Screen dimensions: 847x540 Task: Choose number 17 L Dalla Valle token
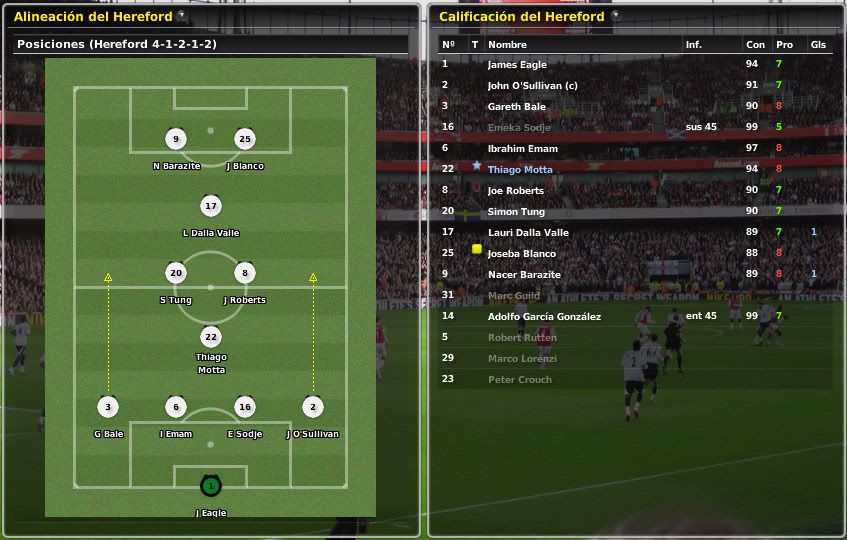pos(210,207)
